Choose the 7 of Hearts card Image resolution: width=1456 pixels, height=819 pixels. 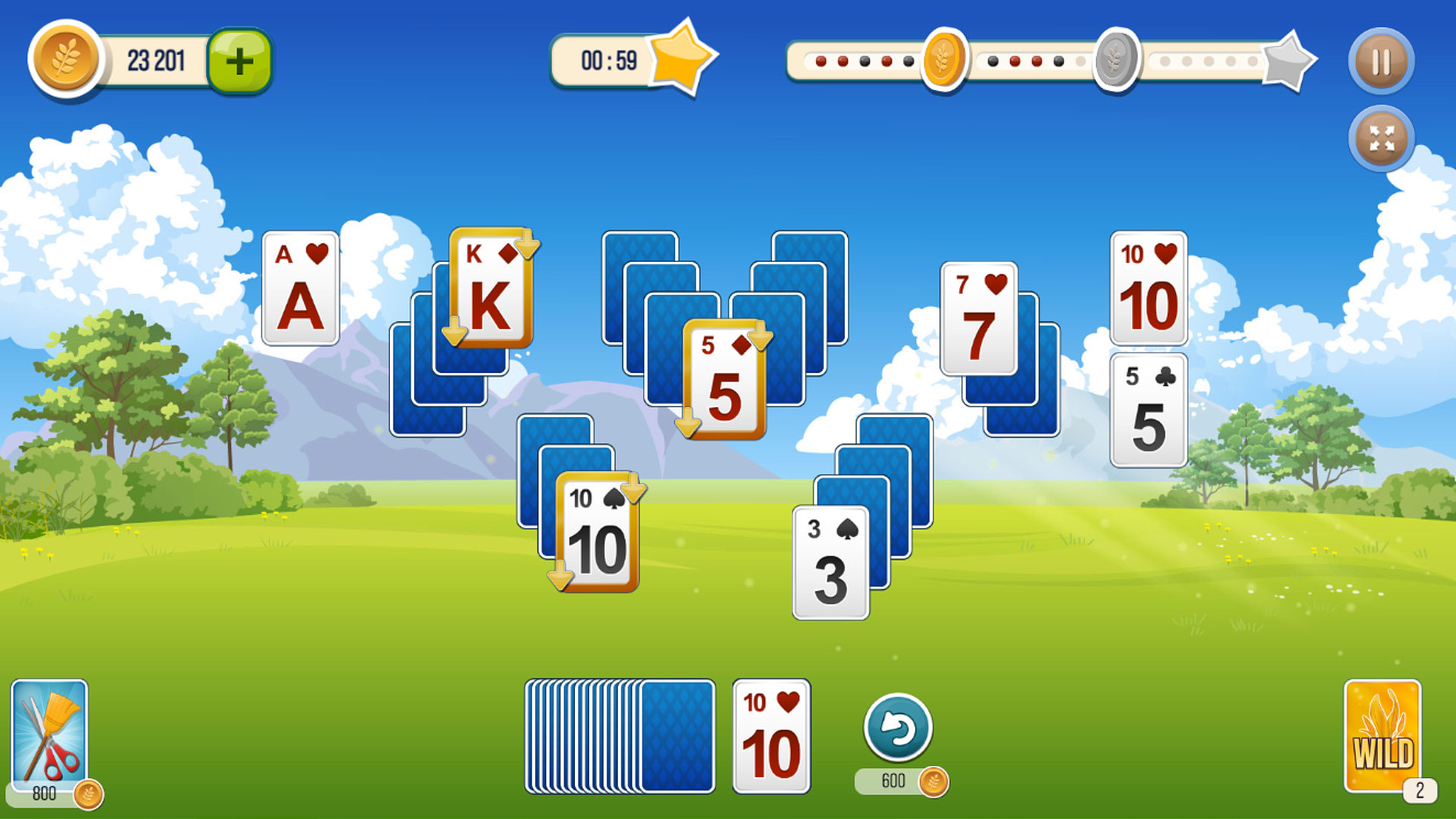978,318
